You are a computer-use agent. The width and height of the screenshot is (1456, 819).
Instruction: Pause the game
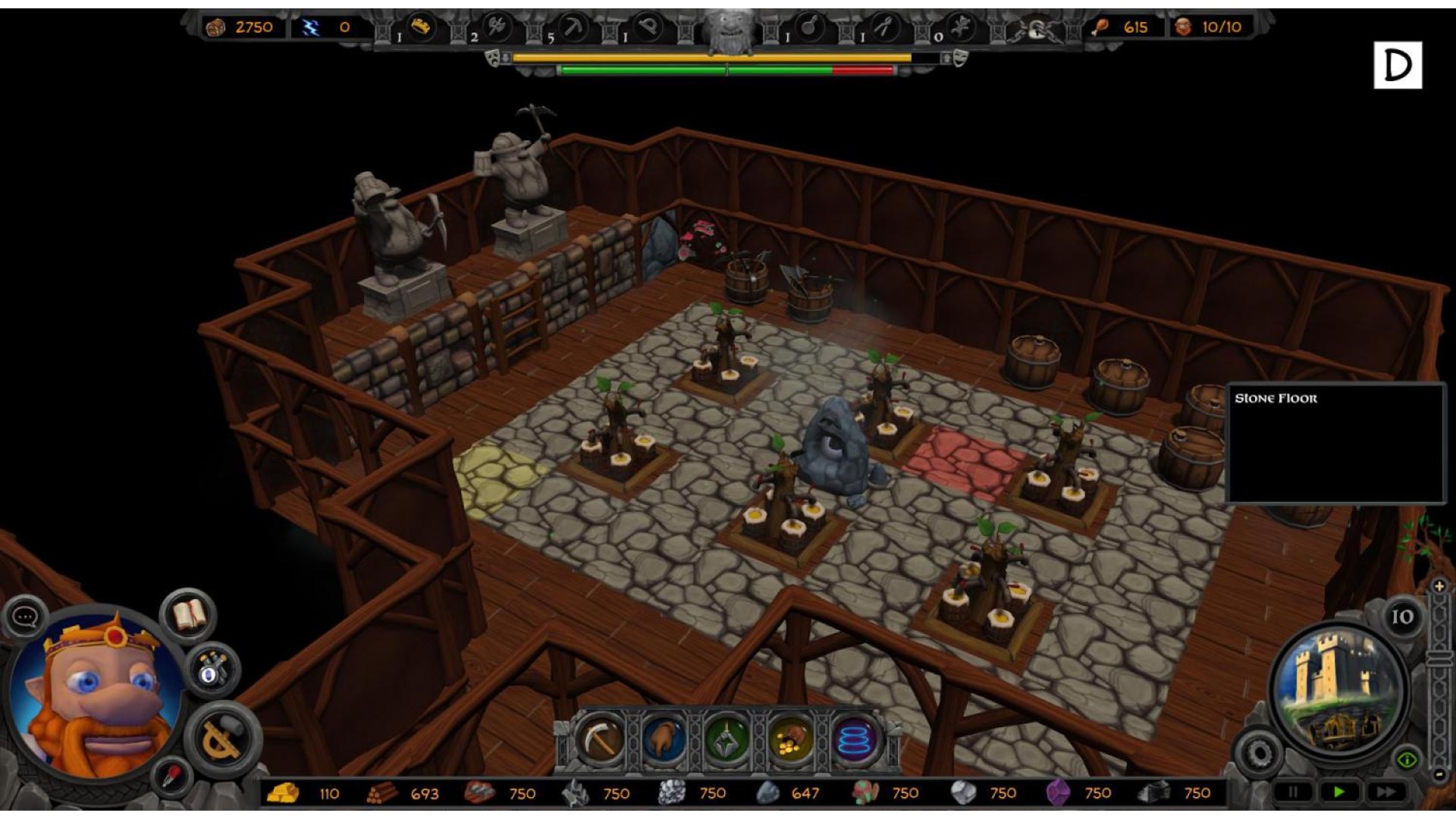[1292, 792]
